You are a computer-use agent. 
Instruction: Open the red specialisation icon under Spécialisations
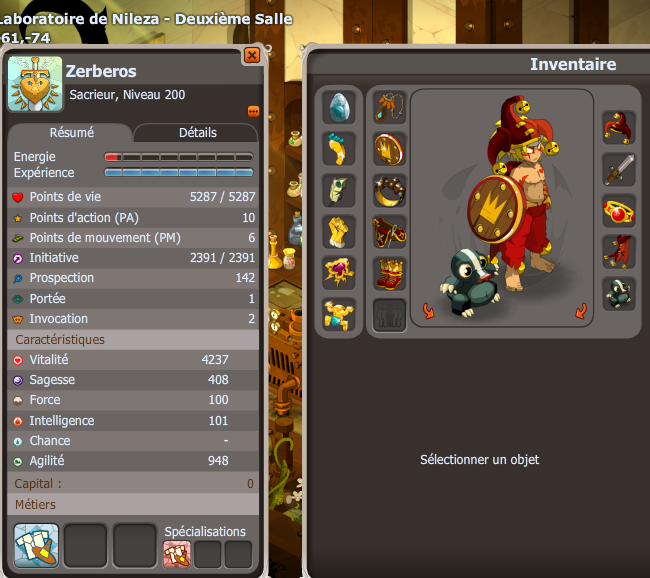tap(176, 553)
